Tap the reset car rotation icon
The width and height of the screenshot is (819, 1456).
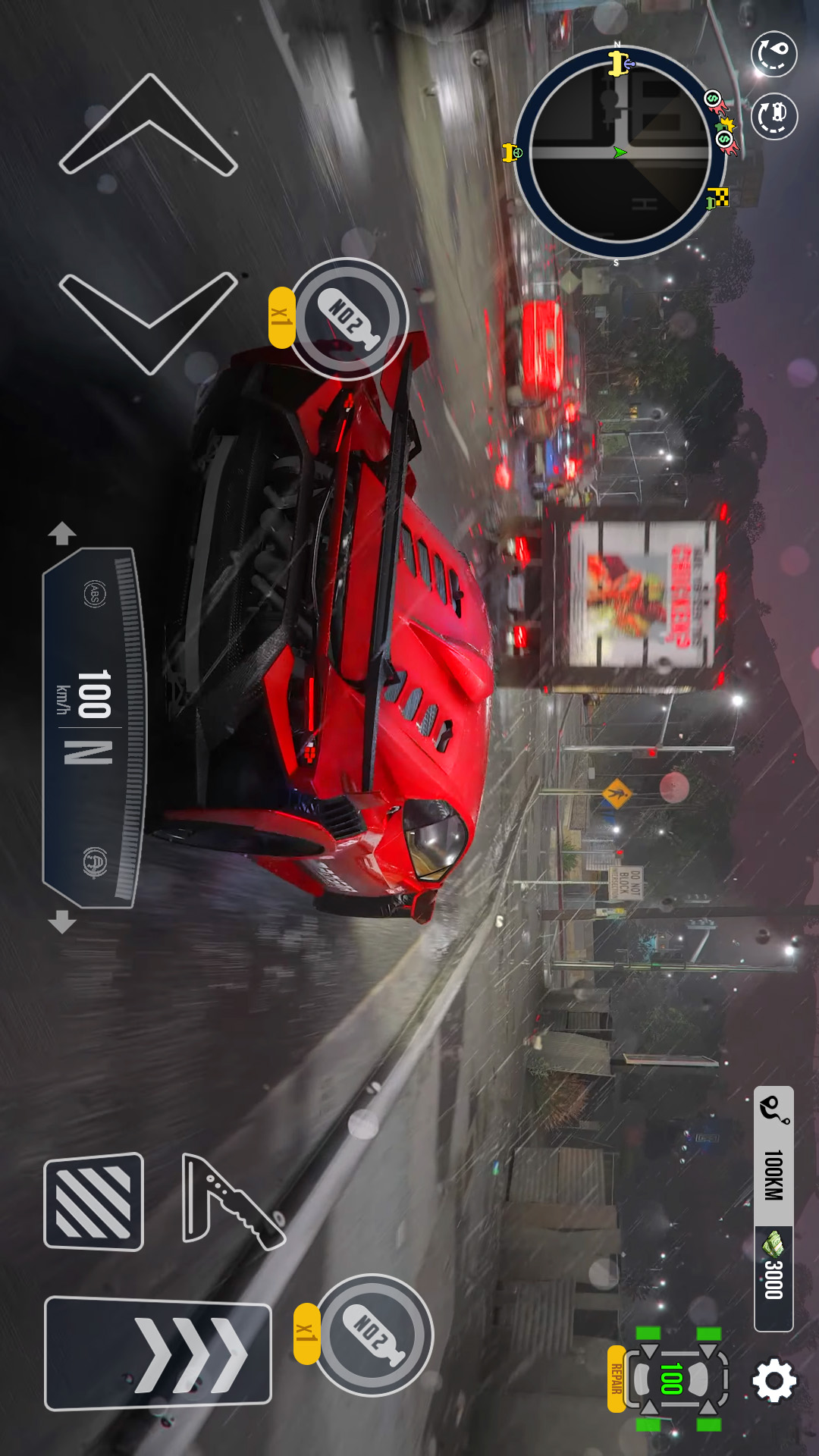[x=773, y=116]
